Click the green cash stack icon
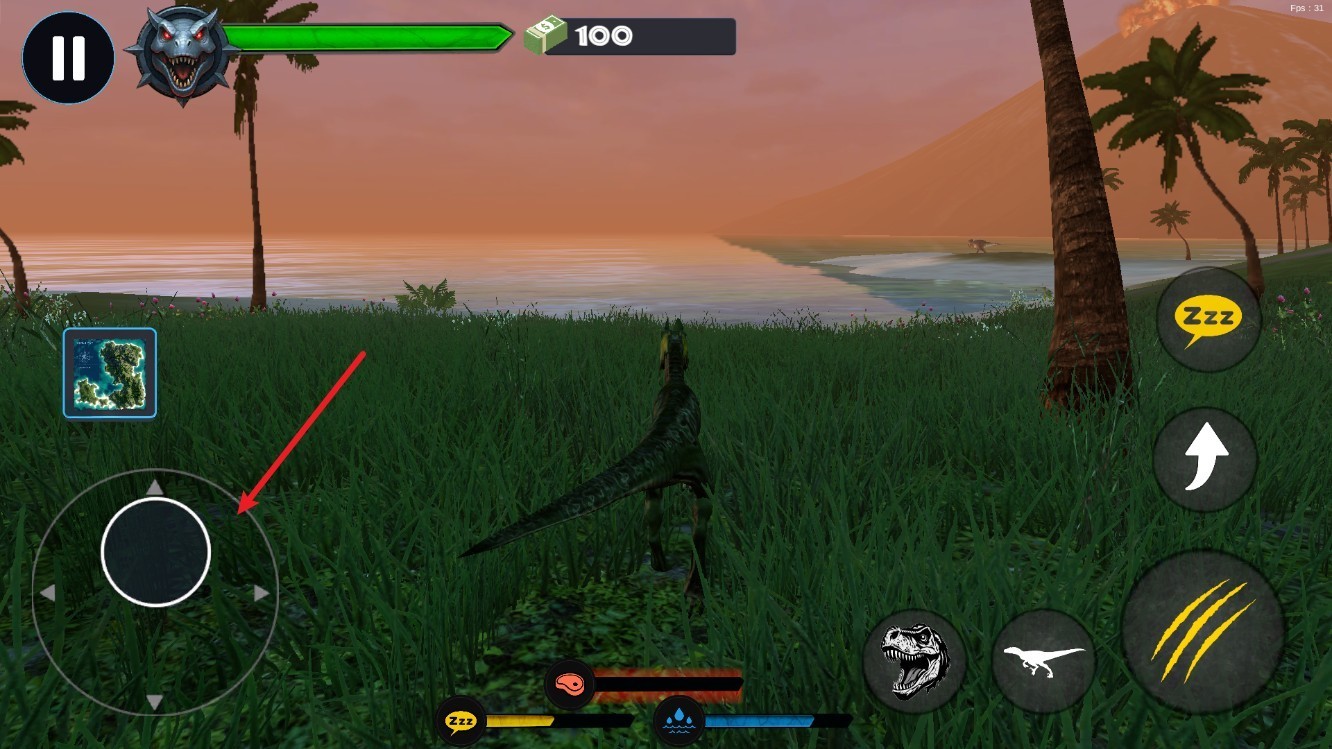1332x749 pixels. tap(545, 37)
